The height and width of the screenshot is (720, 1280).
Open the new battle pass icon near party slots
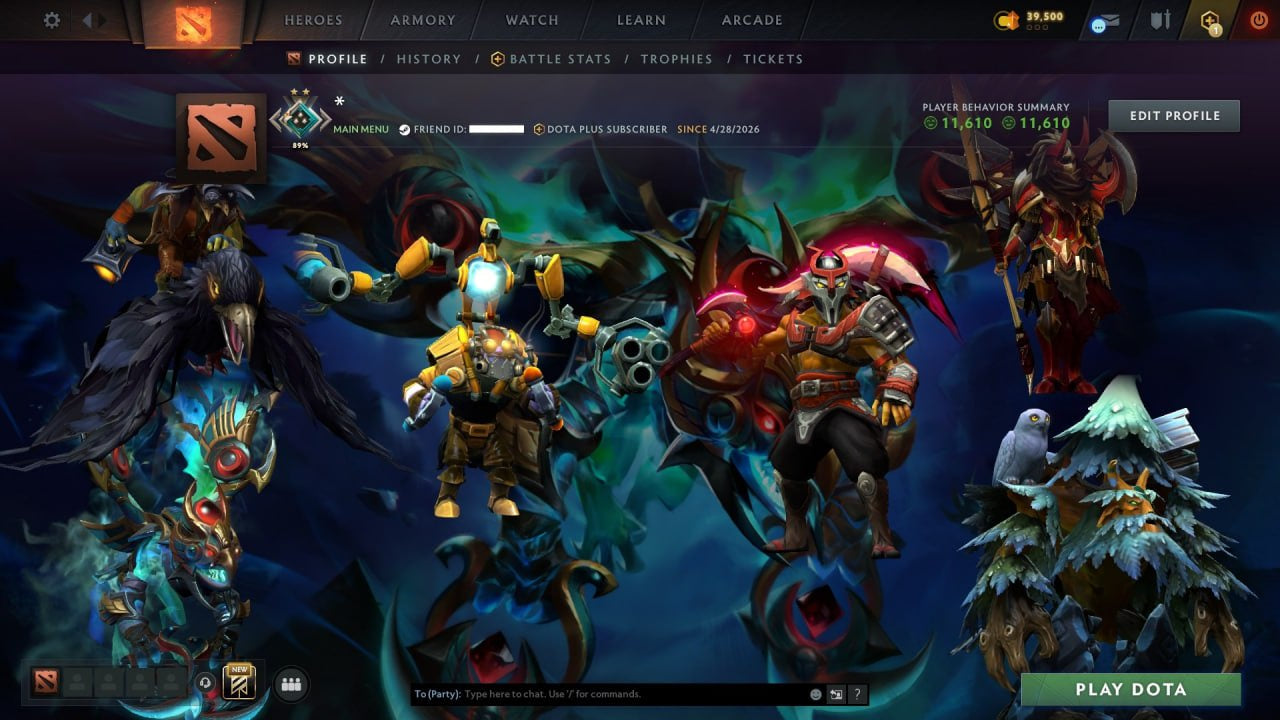click(238, 683)
